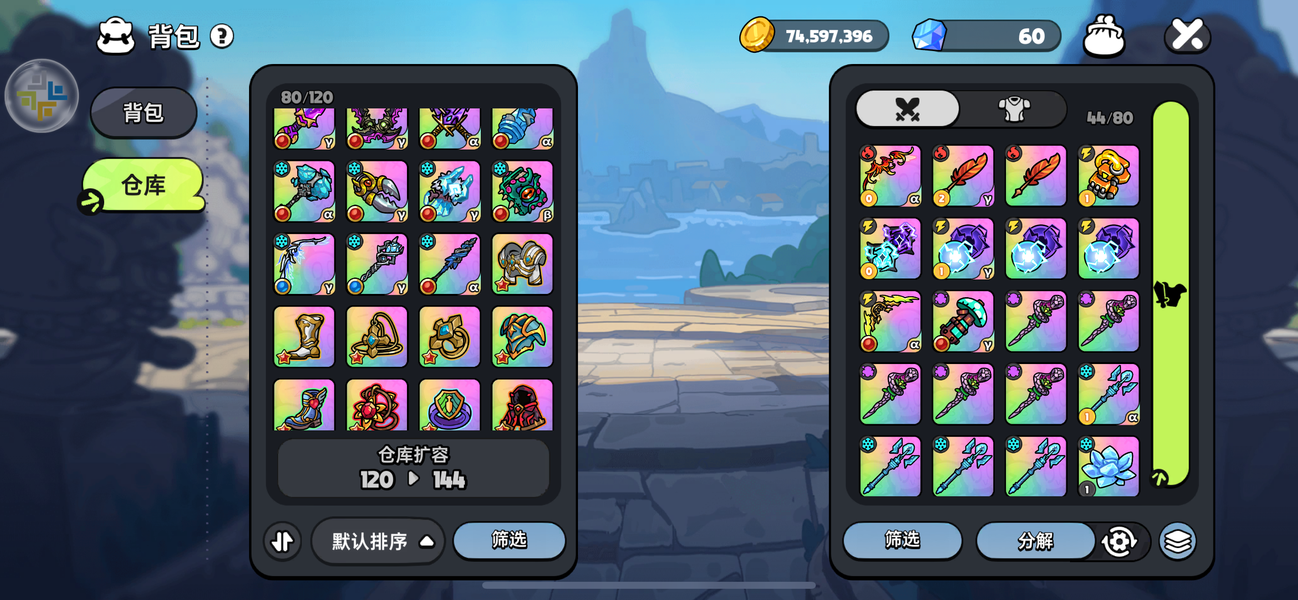This screenshot has height=600, width=1298.
Task: Open dismantle settings gear icon
Action: [1119, 541]
